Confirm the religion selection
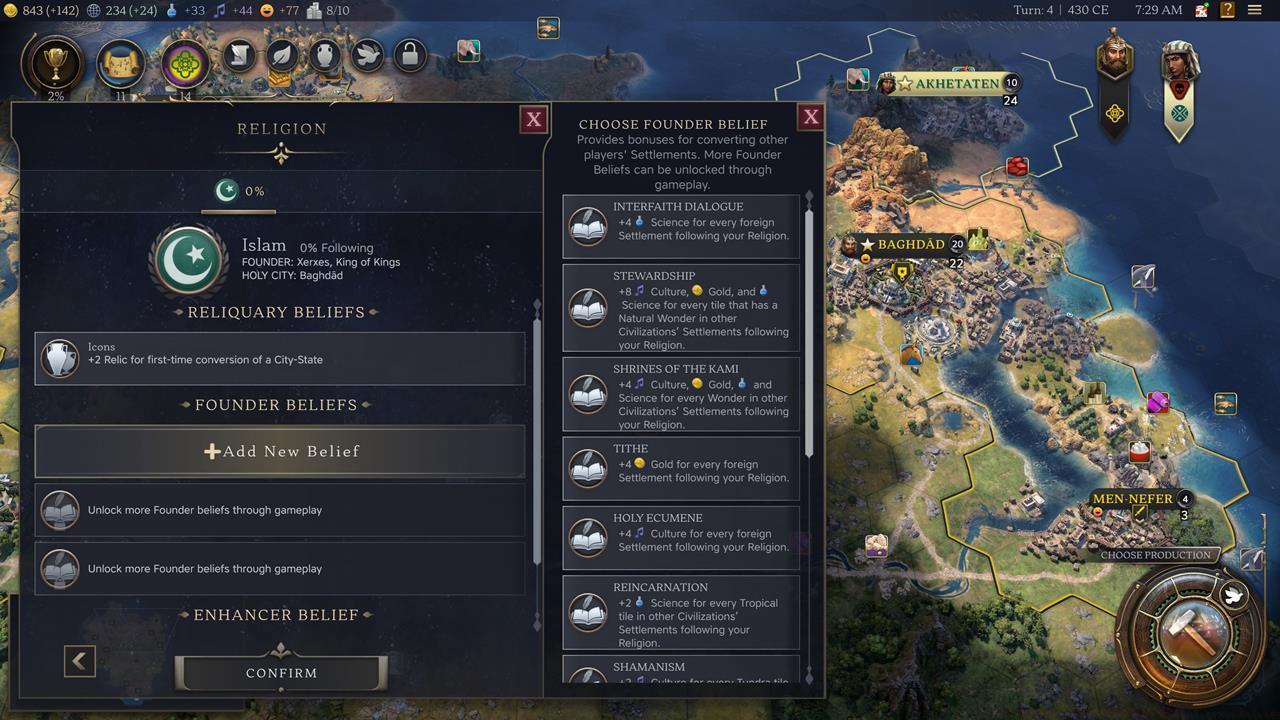Image resolution: width=1280 pixels, height=720 pixels. point(281,673)
